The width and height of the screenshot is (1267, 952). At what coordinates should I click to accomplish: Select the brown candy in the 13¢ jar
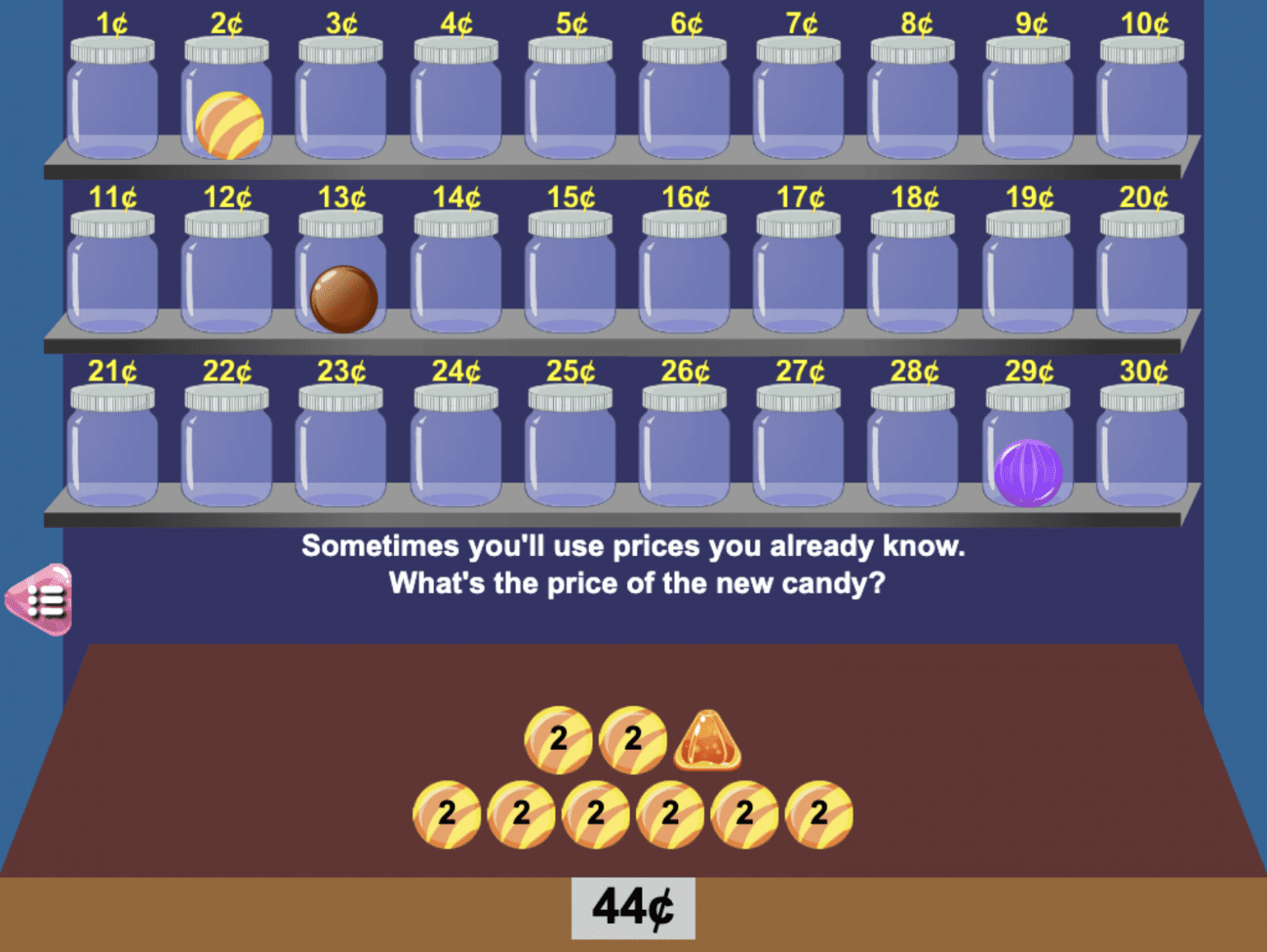click(342, 299)
